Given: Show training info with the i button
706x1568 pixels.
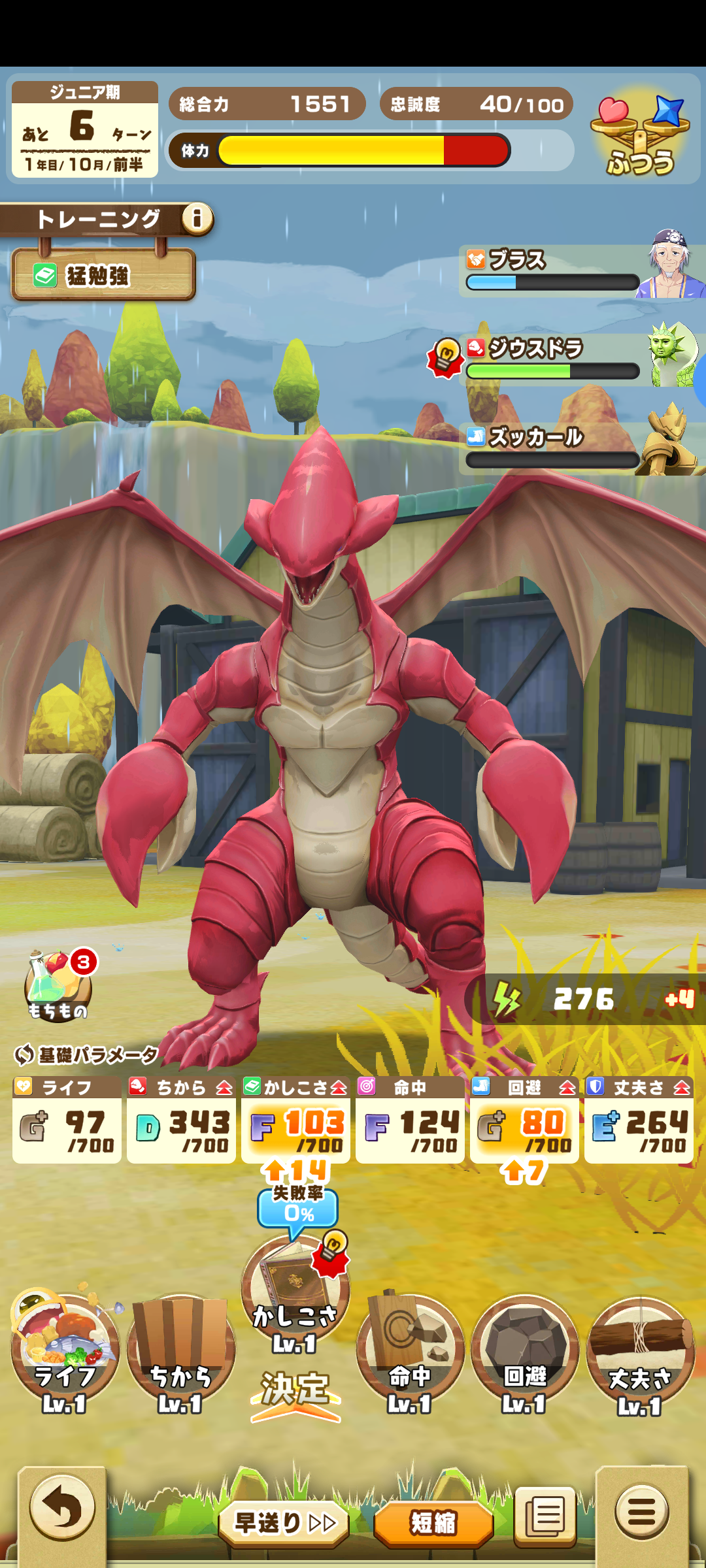Looking at the screenshot, I should tap(197, 218).
